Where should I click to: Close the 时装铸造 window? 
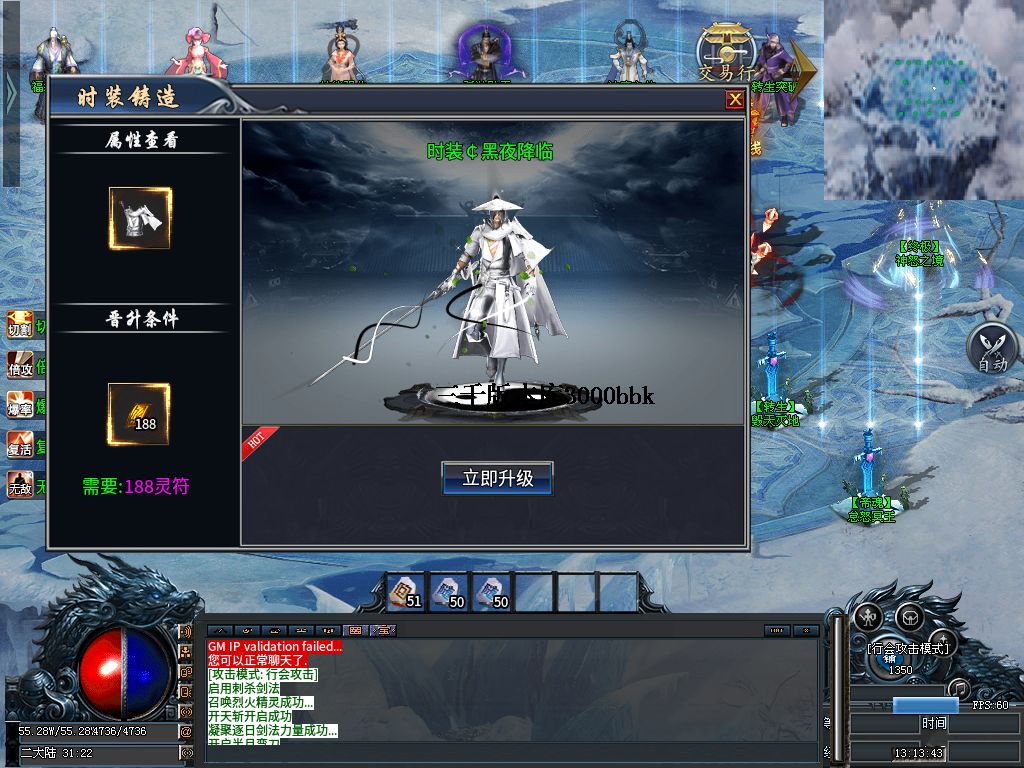point(735,99)
